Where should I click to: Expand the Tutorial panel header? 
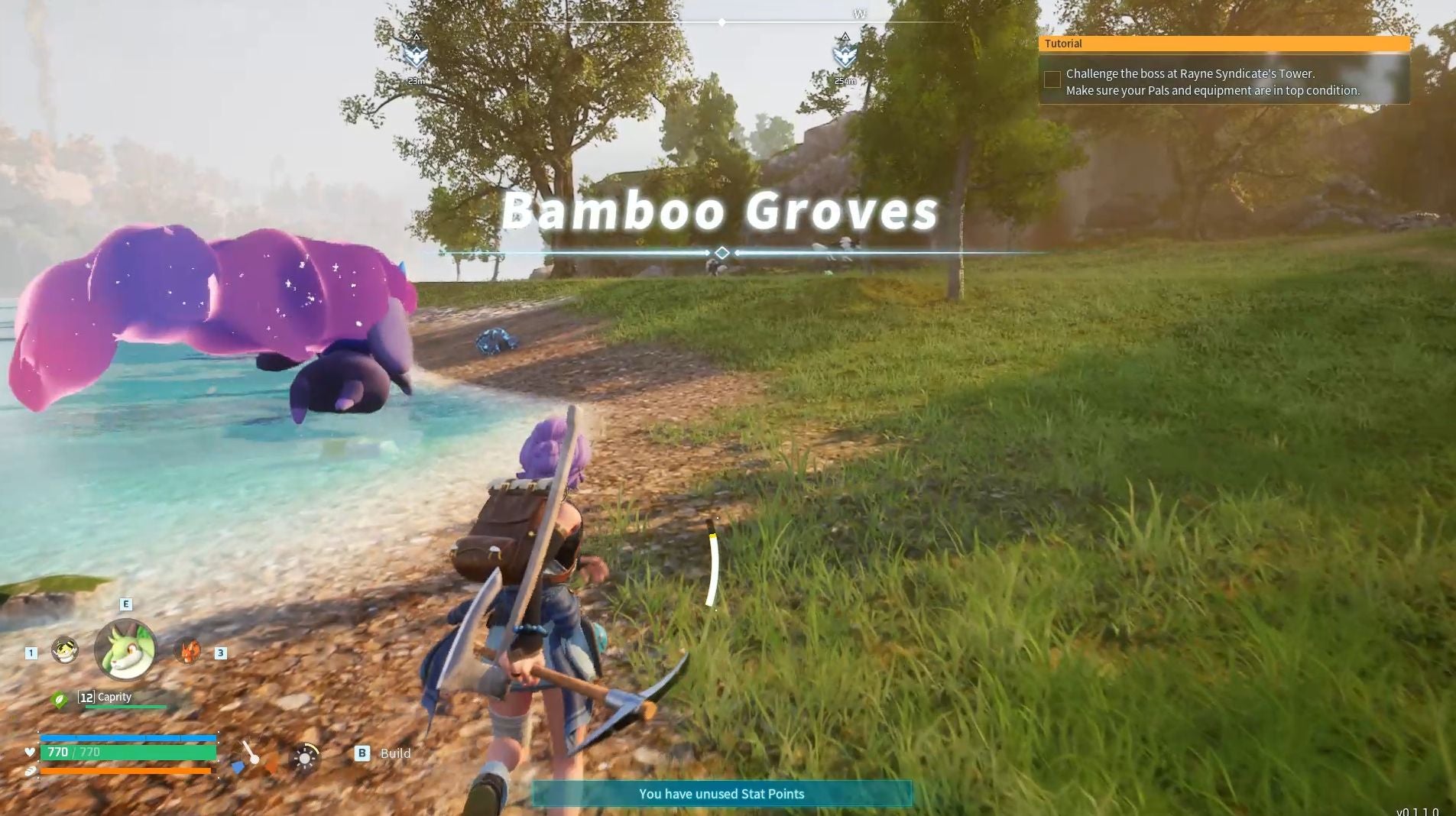pos(1063,44)
